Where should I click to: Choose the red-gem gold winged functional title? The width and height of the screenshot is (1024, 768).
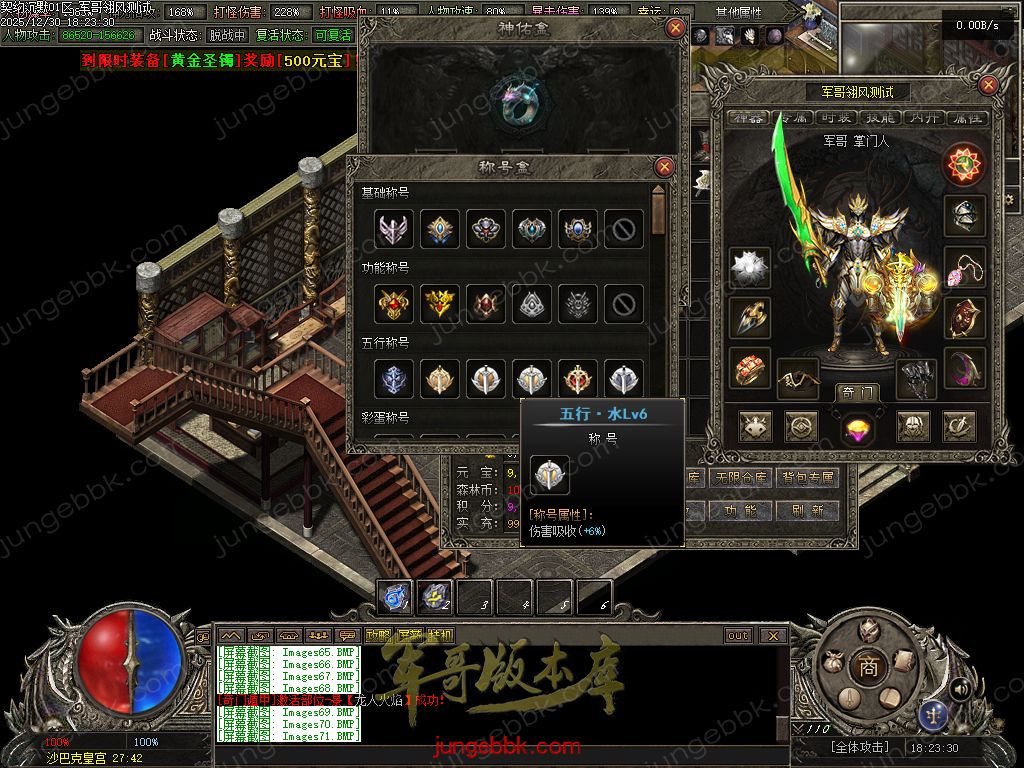pyautogui.click(x=394, y=304)
